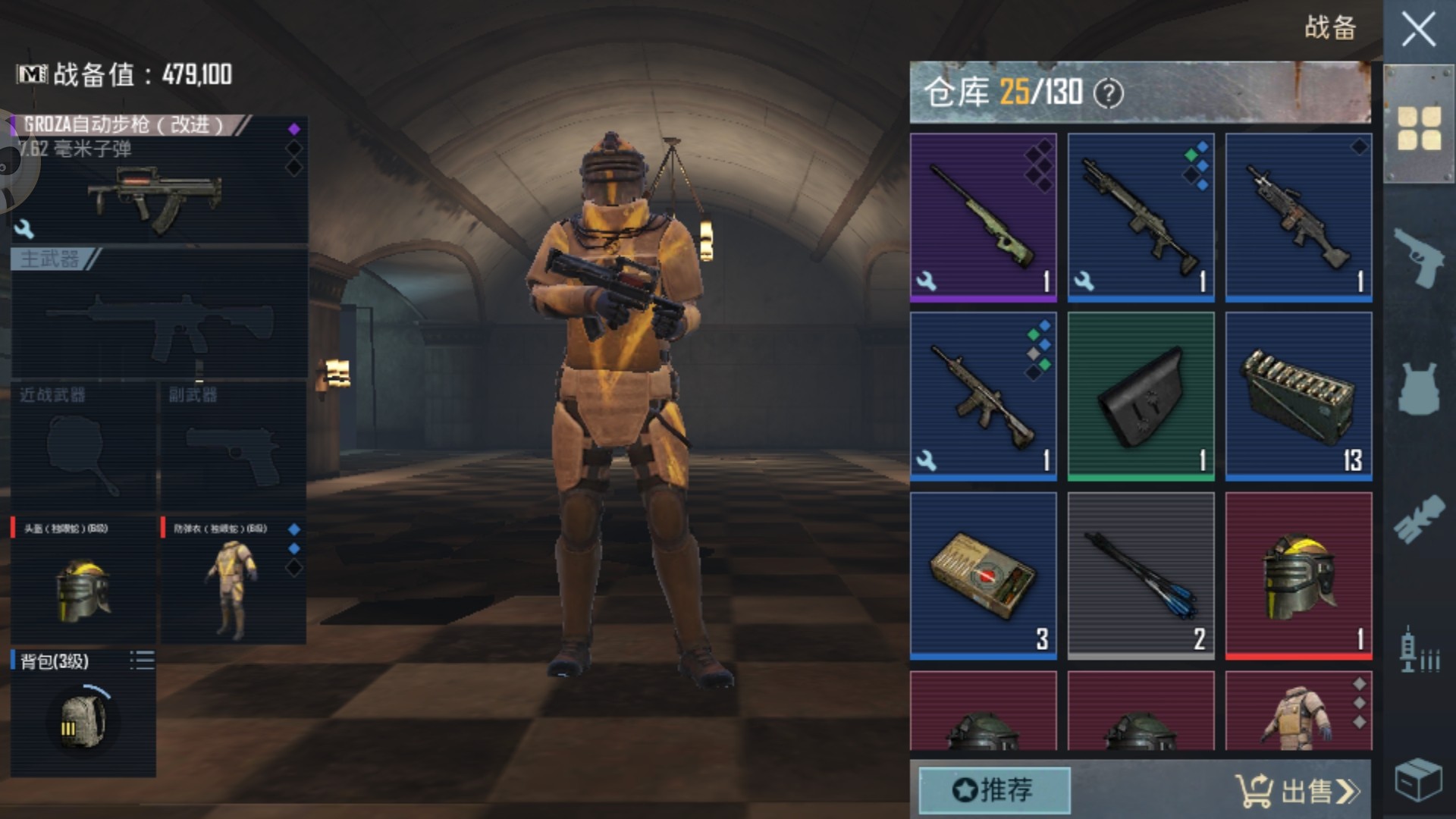
Task: Choose the black cheek pad attachment item
Action: tap(1141, 397)
